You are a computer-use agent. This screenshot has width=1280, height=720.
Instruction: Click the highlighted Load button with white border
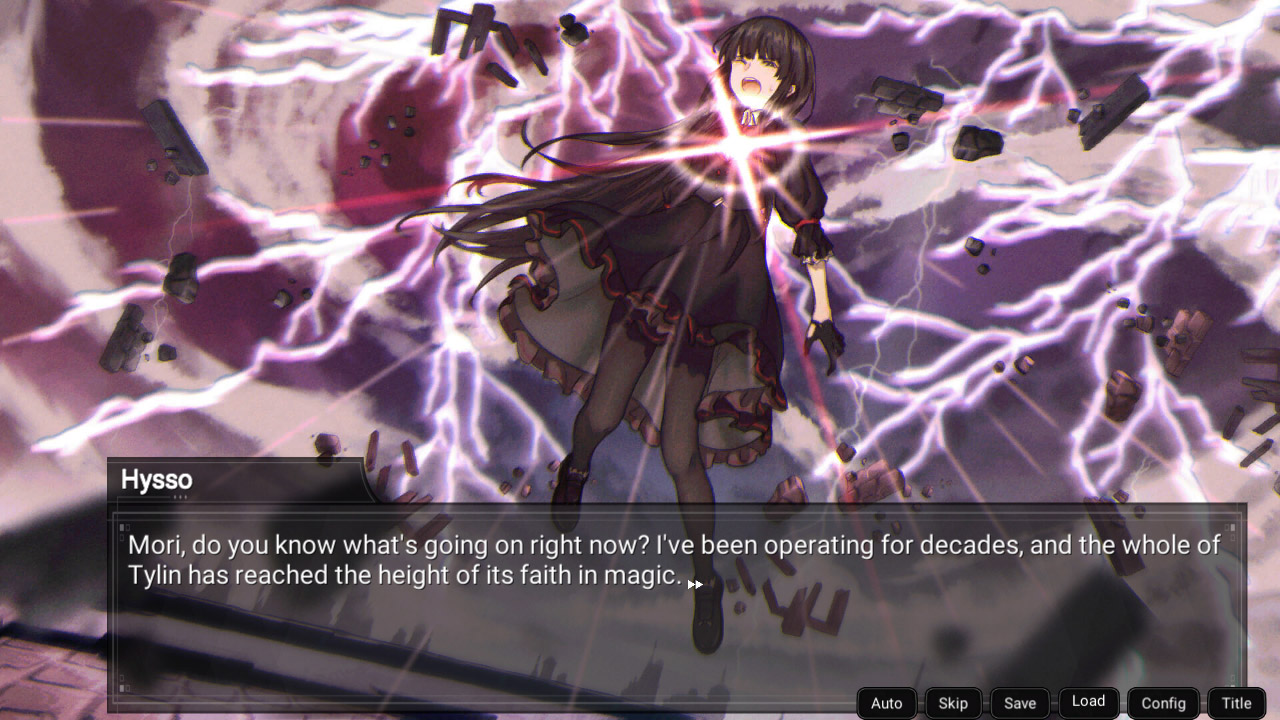[x=1088, y=701]
